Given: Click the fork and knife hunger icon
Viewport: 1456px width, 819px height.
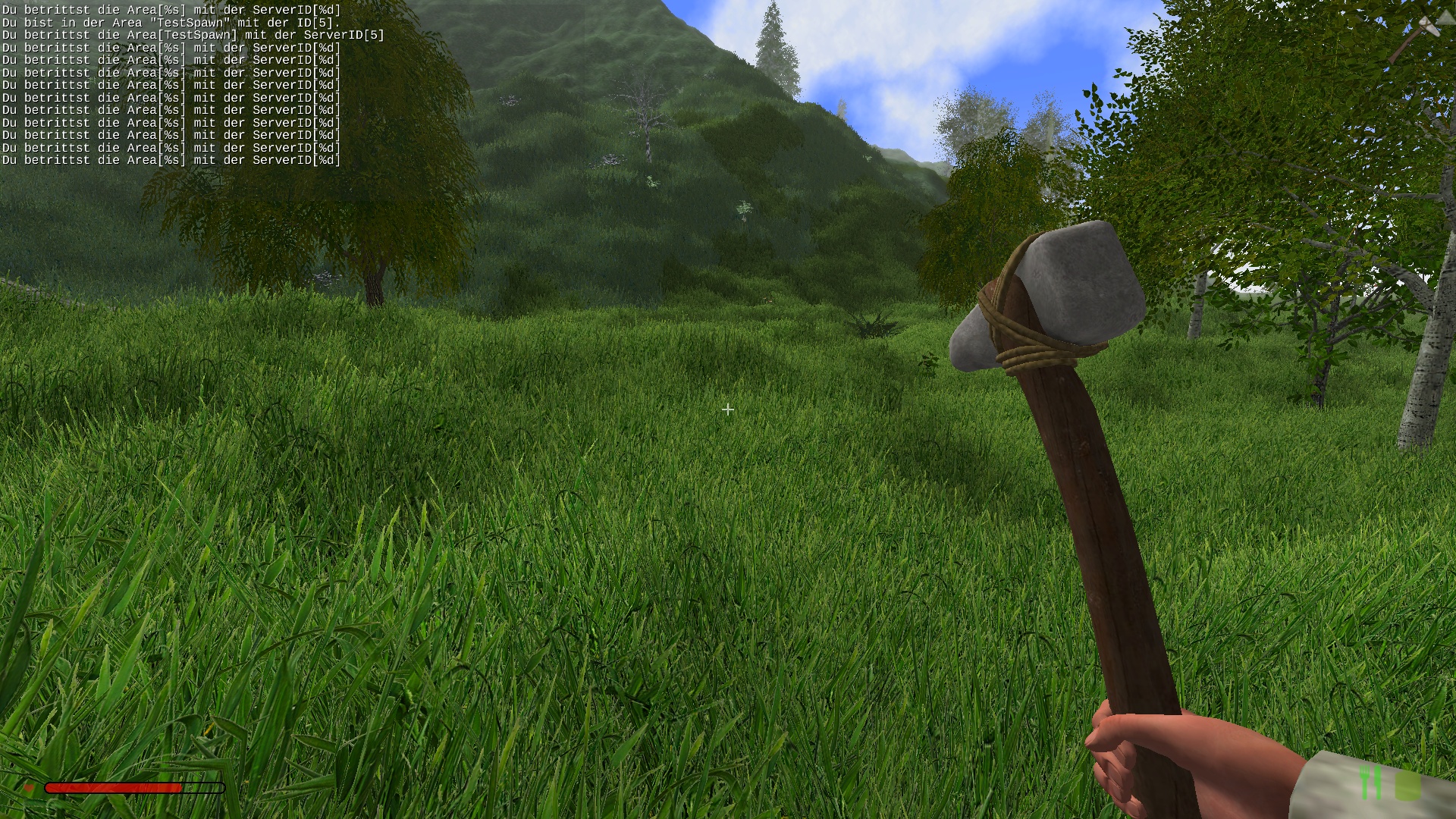Looking at the screenshot, I should click(1371, 783).
